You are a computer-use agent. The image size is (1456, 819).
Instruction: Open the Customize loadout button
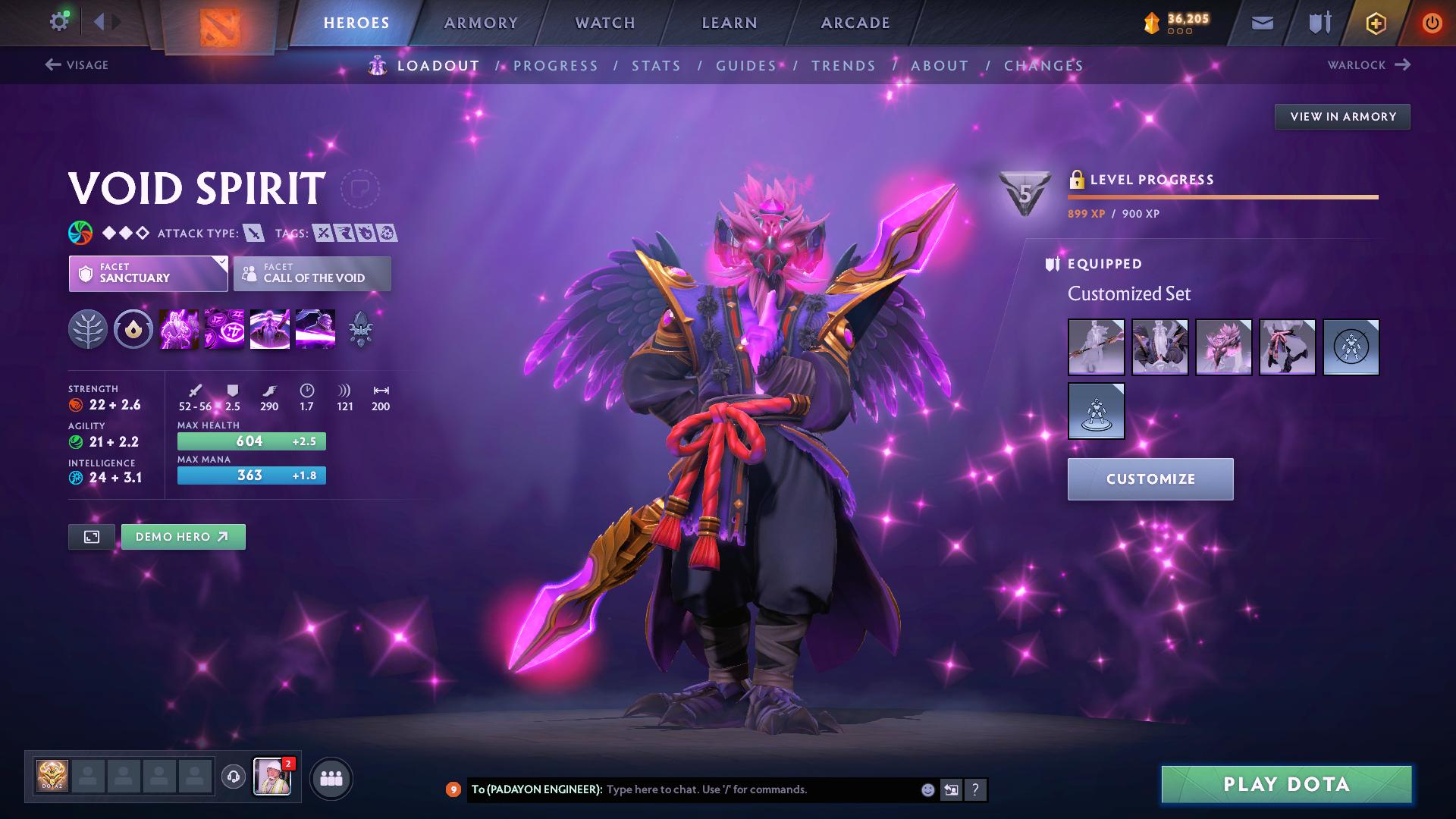(1150, 479)
